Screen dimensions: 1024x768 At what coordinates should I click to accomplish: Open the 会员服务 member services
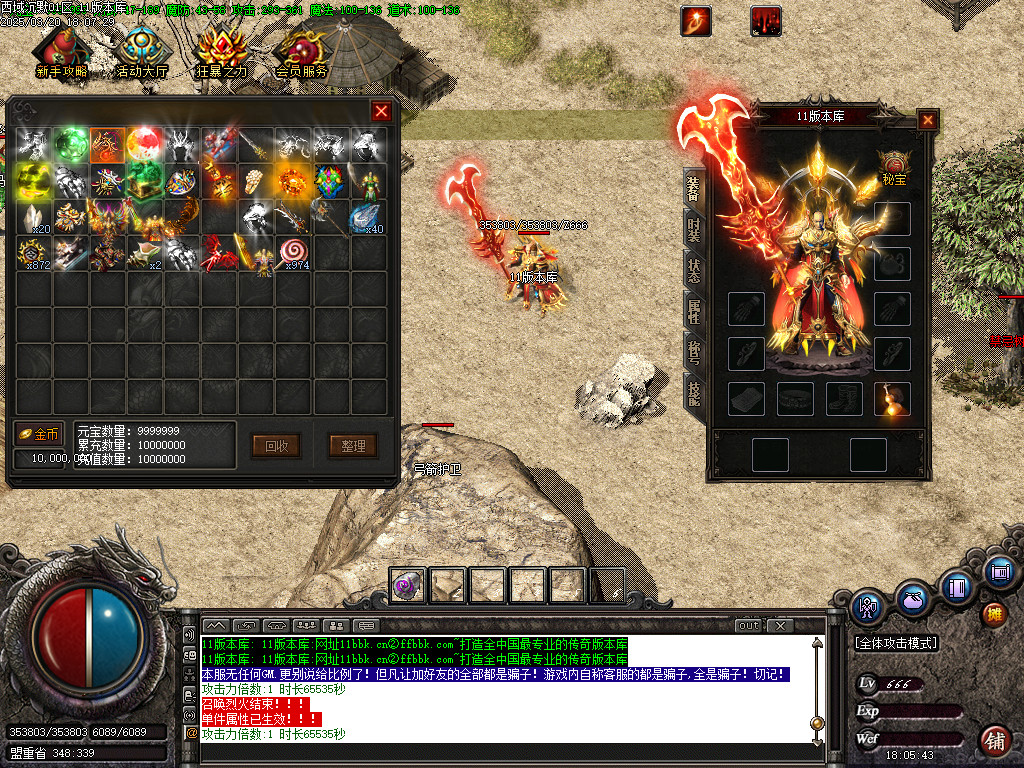(x=301, y=53)
